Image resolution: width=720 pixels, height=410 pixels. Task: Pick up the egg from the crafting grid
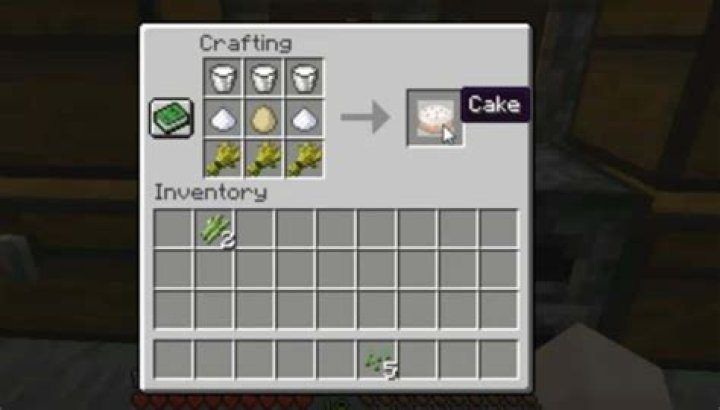click(x=263, y=118)
